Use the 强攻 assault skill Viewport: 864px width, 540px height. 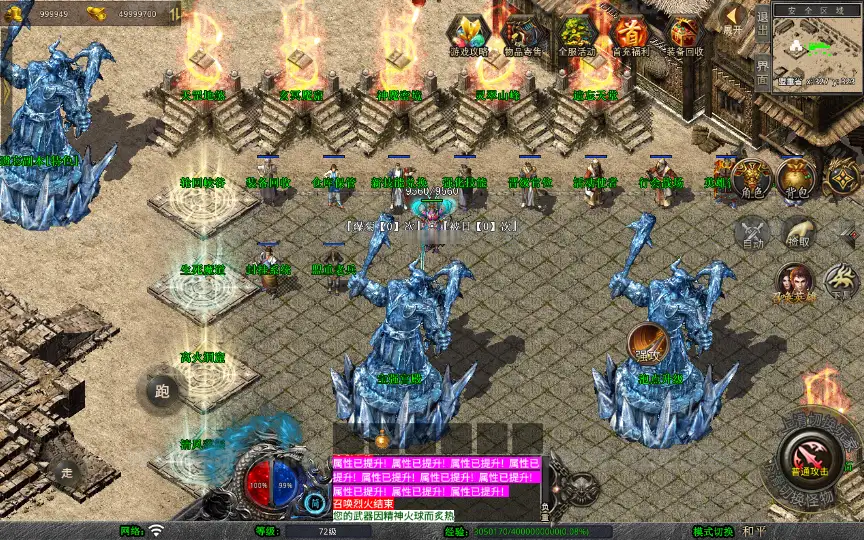point(647,343)
